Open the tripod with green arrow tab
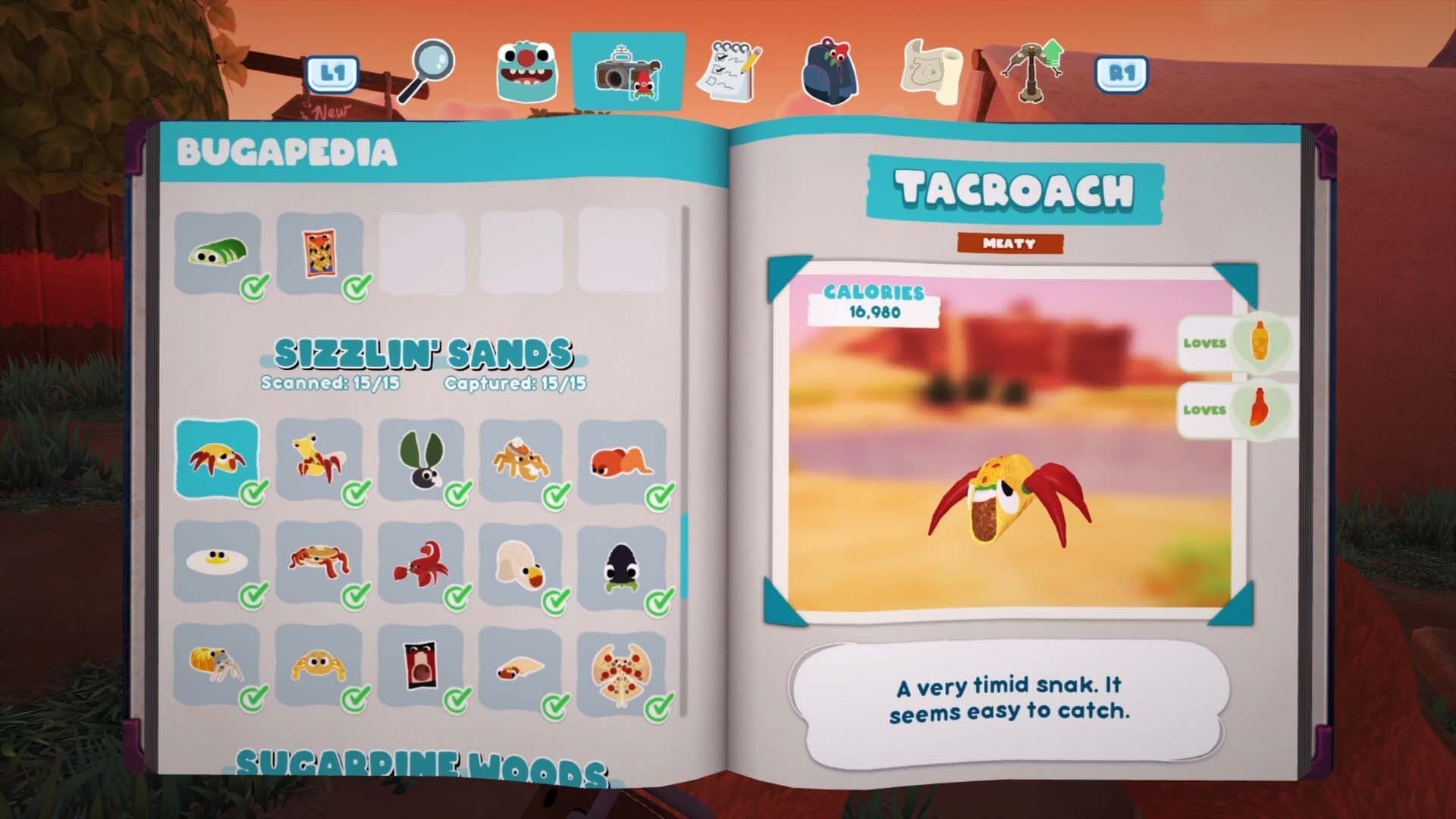The image size is (1456, 819). [x=1031, y=72]
